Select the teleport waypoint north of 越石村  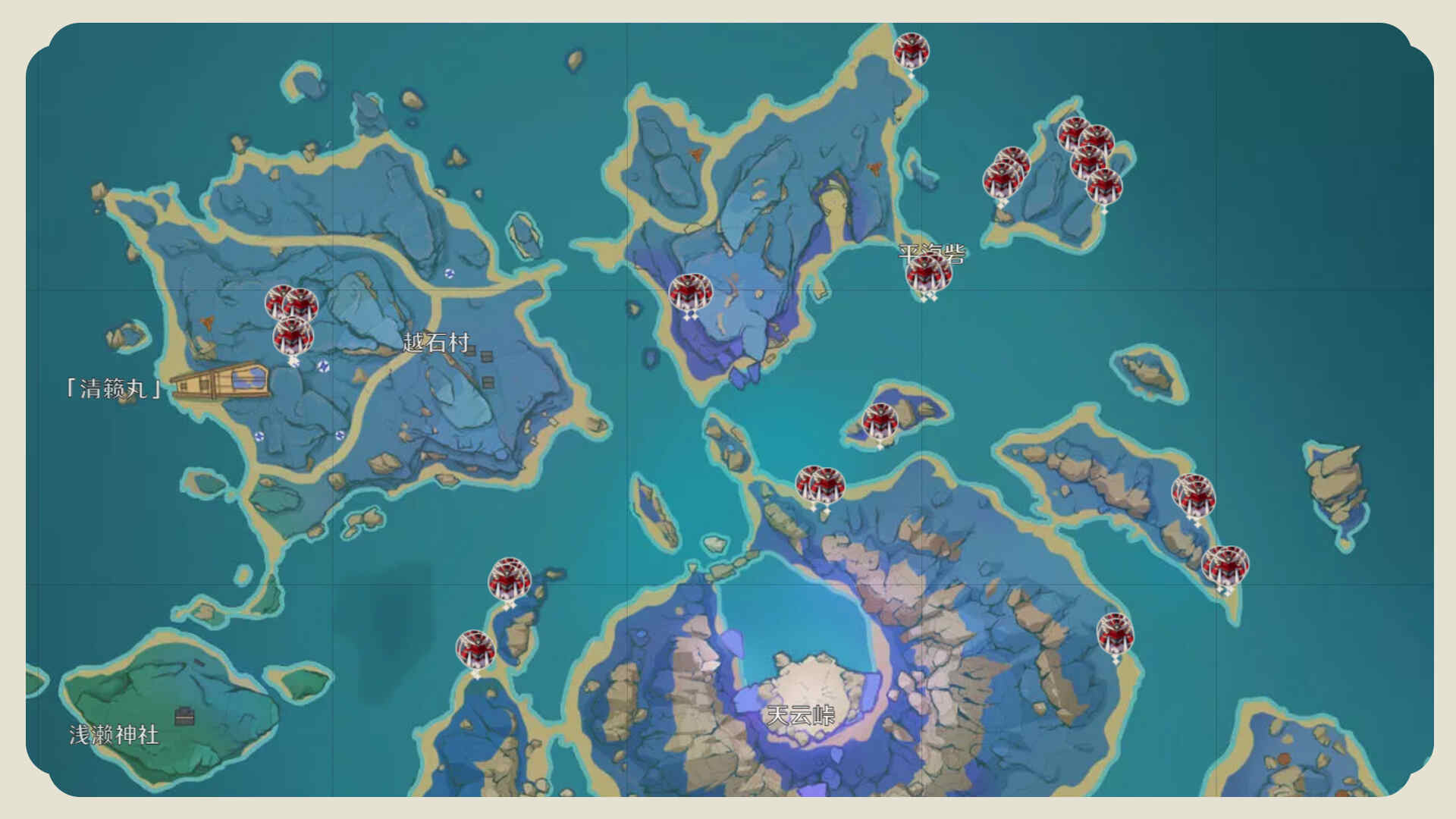[x=449, y=274]
